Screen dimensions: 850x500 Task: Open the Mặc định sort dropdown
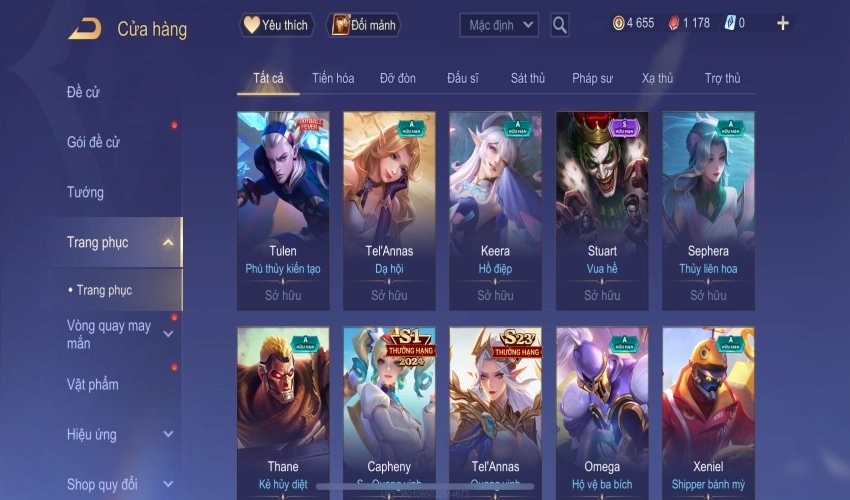coord(499,25)
